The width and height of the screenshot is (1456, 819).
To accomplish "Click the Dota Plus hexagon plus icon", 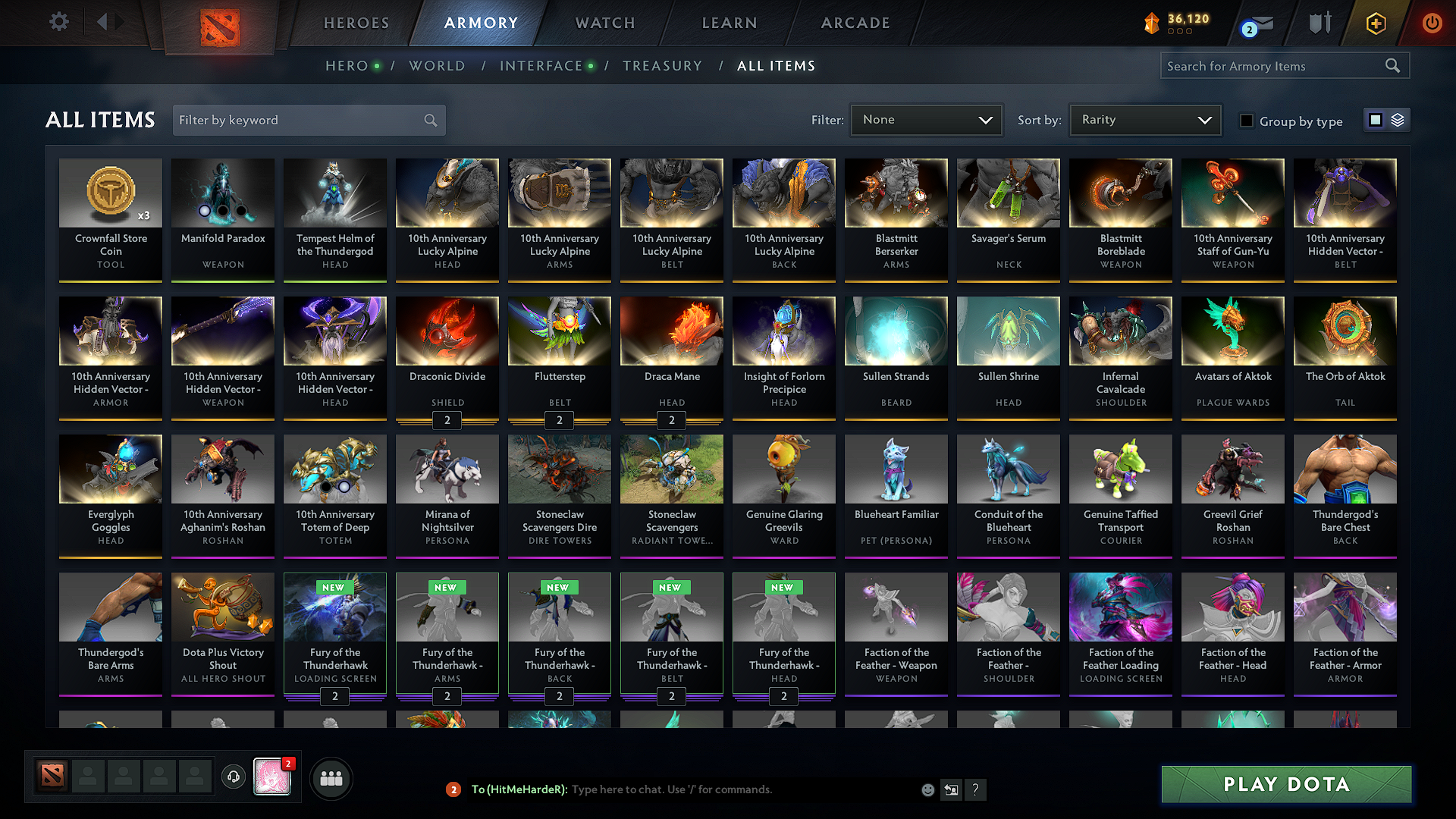I will [x=1375, y=23].
